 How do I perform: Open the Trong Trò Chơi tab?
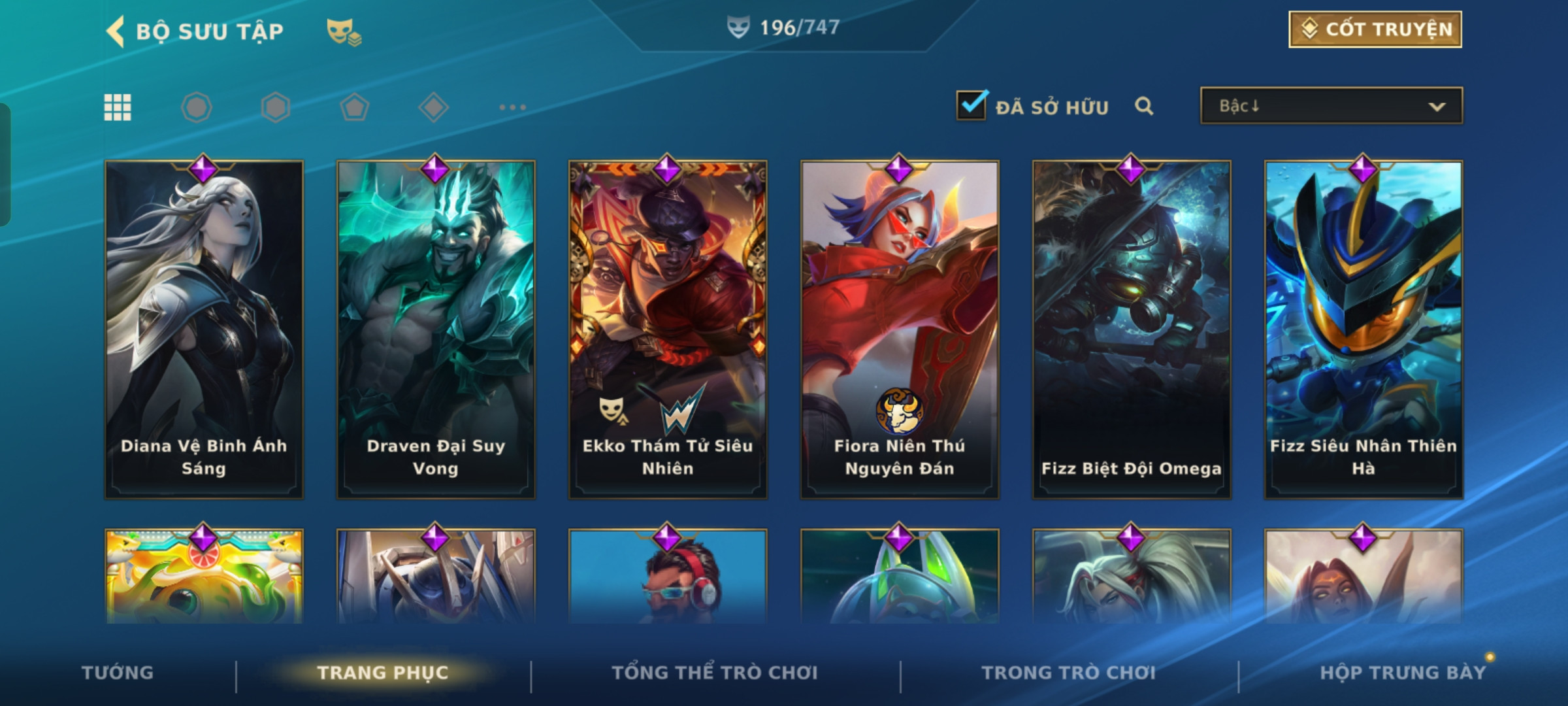tap(1068, 673)
